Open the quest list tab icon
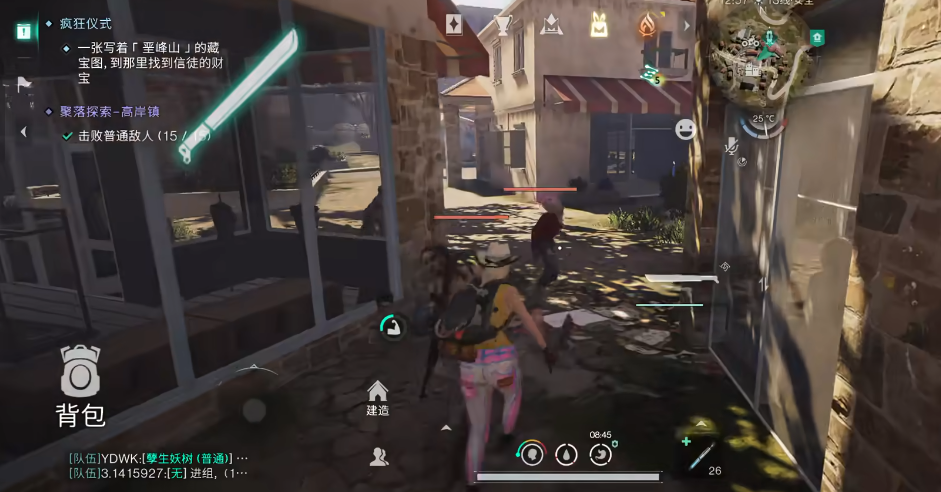 (22, 30)
